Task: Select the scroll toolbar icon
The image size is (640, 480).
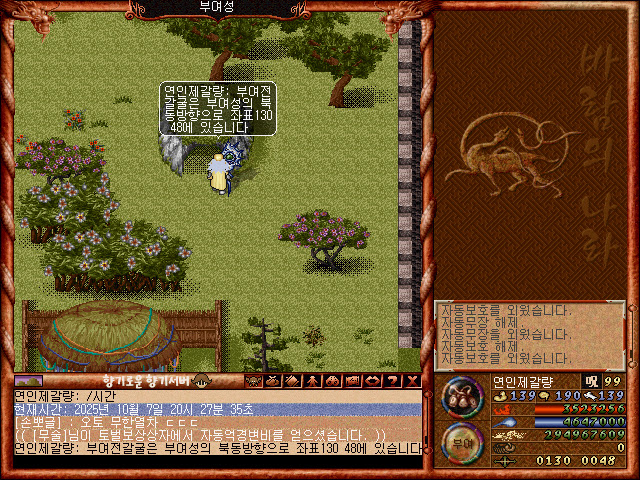Action: pos(292,380)
